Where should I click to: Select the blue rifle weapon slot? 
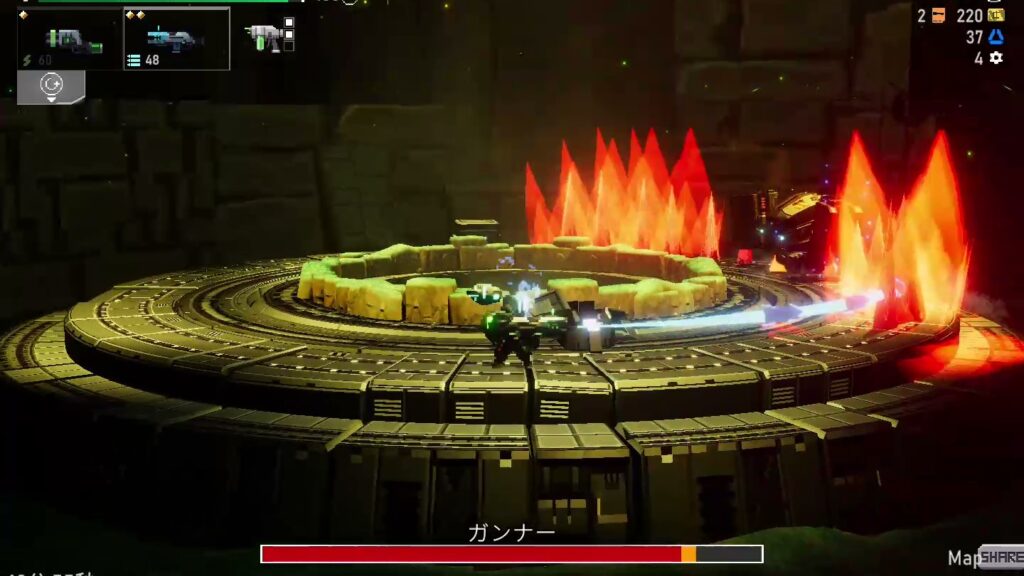click(x=176, y=40)
